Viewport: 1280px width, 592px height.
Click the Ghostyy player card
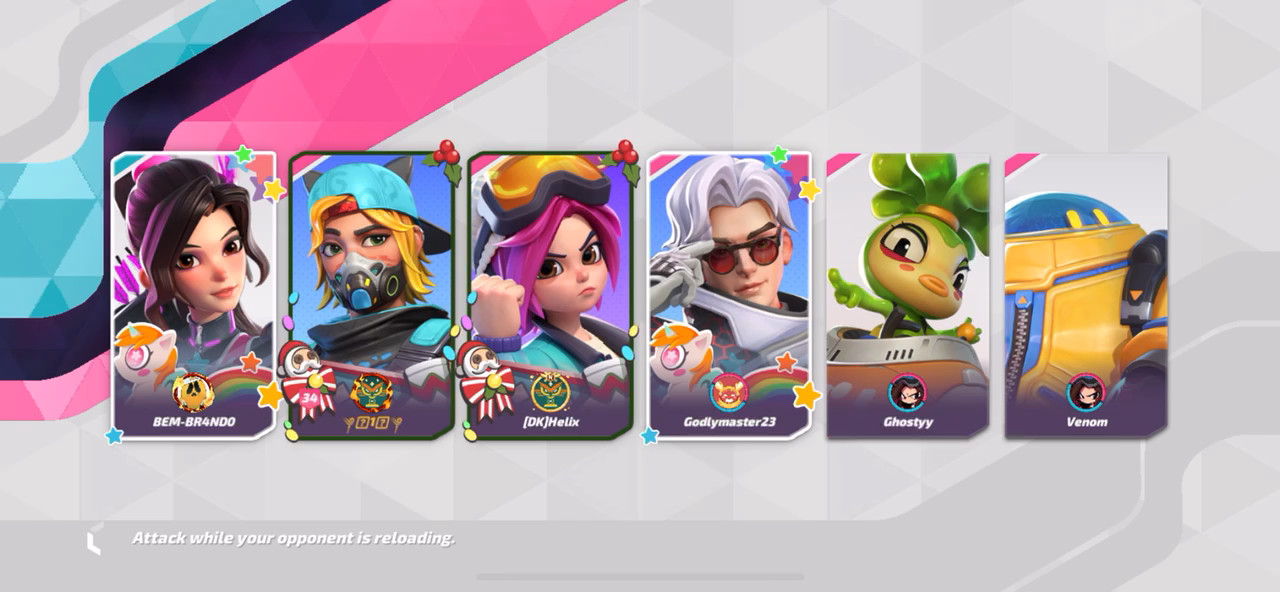[x=908, y=295]
